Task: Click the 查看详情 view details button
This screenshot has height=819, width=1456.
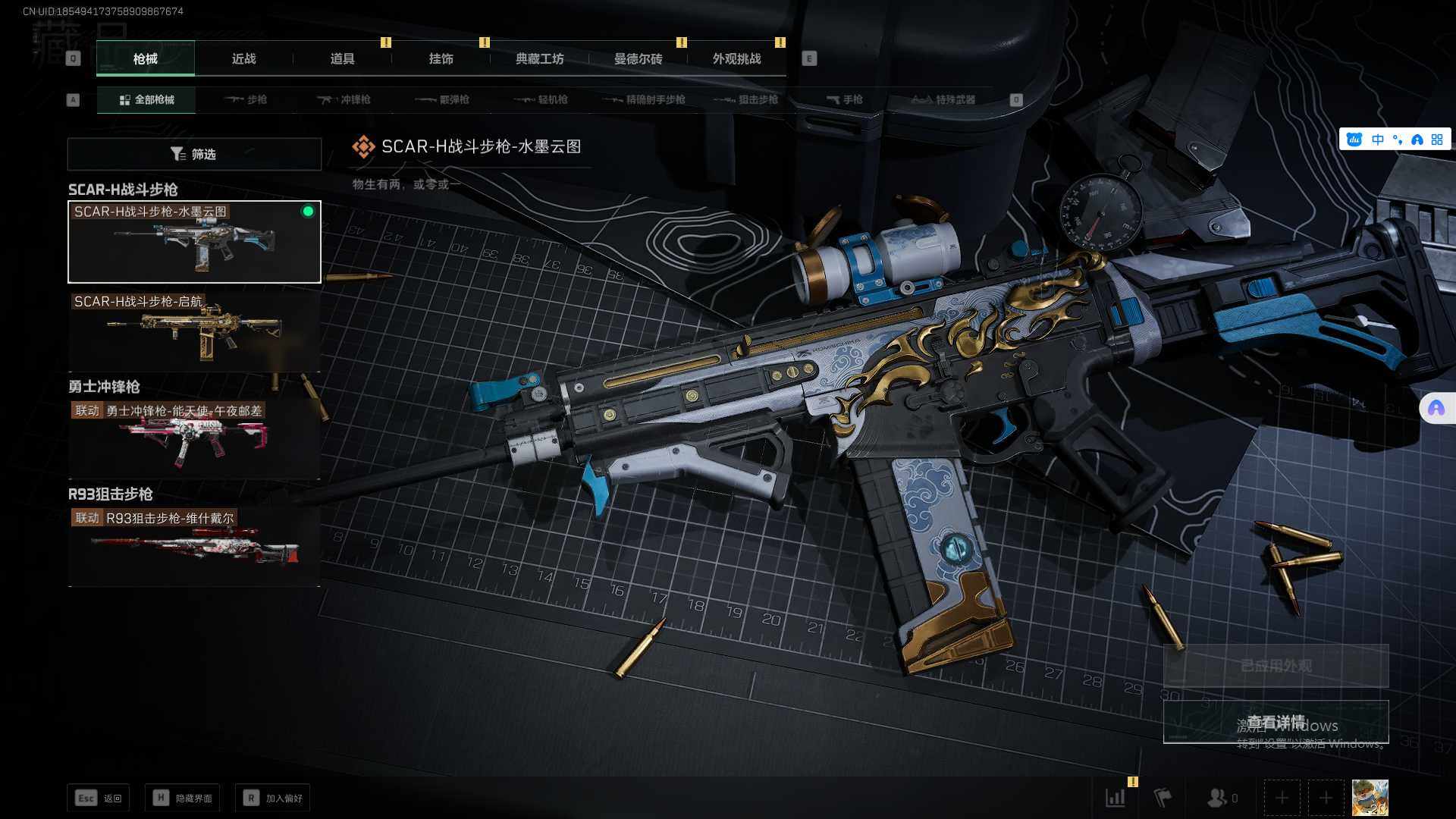Action: tap(1276, 722)
